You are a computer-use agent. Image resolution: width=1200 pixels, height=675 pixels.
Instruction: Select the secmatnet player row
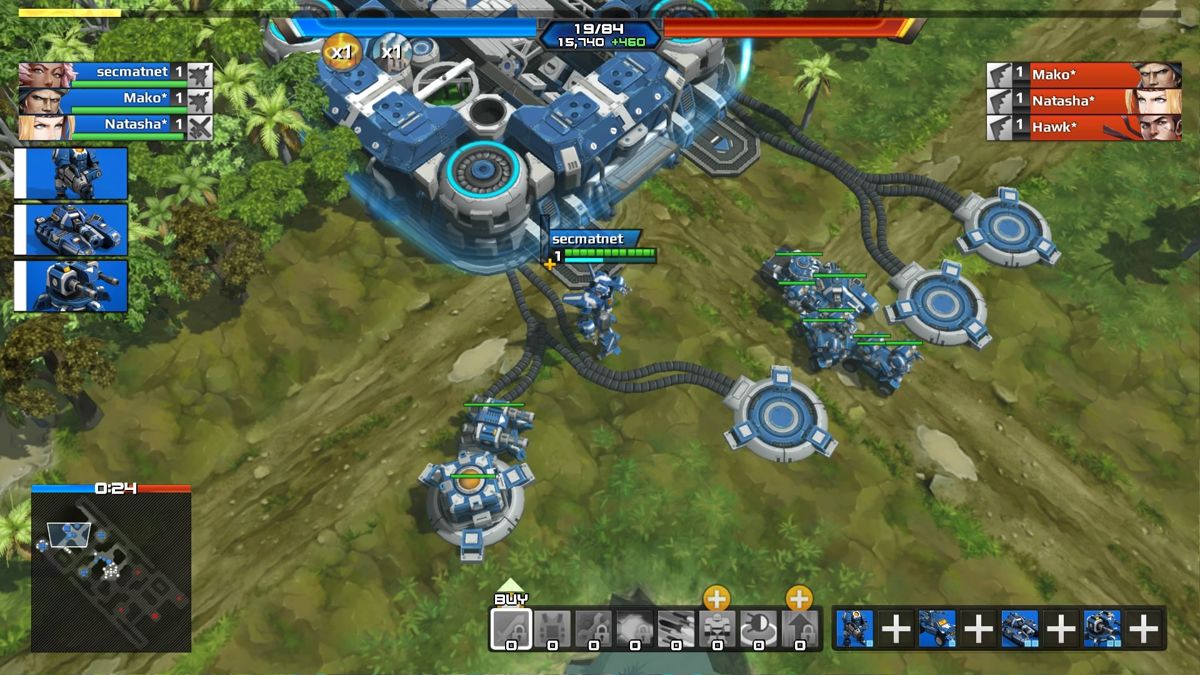coord(115,72)
